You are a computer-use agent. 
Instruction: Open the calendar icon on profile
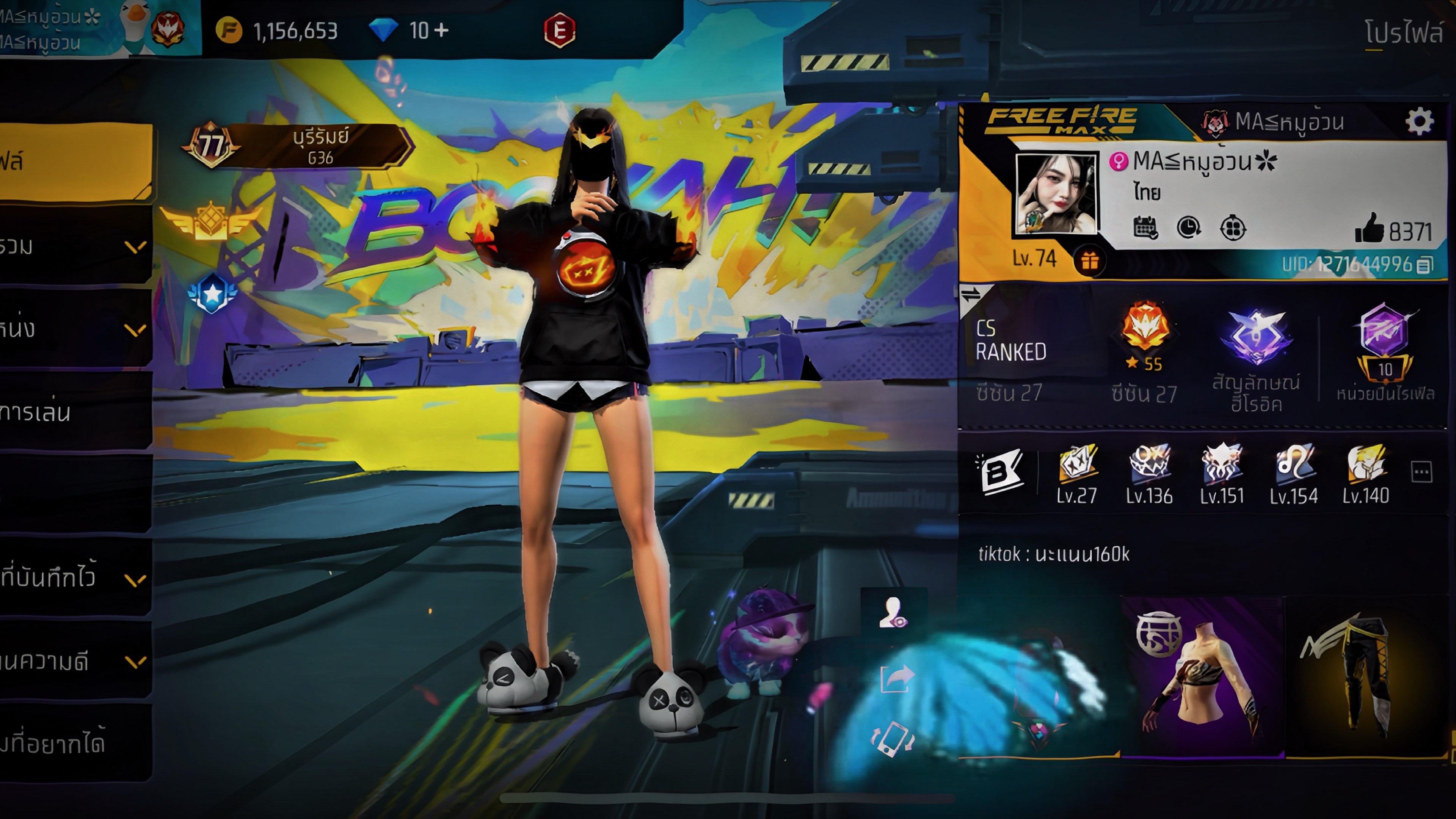[x=1145, y=228]
